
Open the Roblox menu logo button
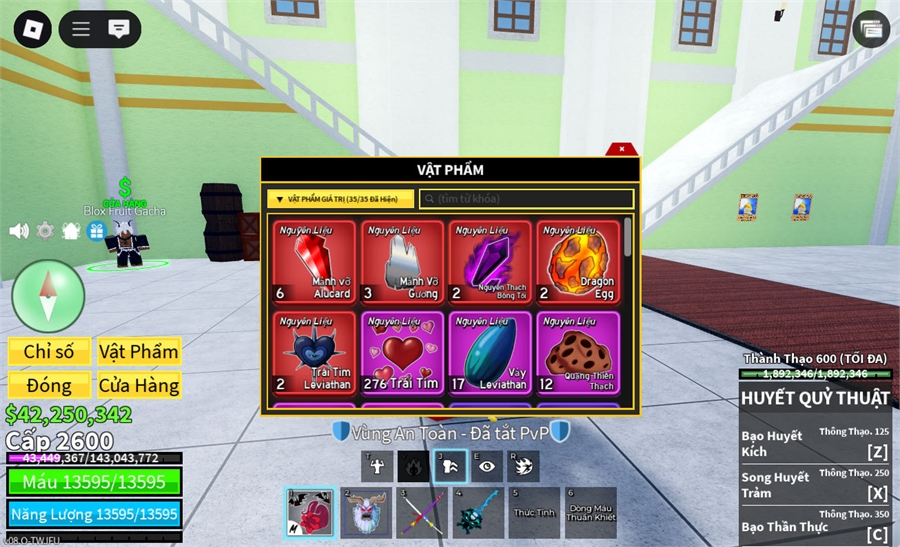pos(32,28)
